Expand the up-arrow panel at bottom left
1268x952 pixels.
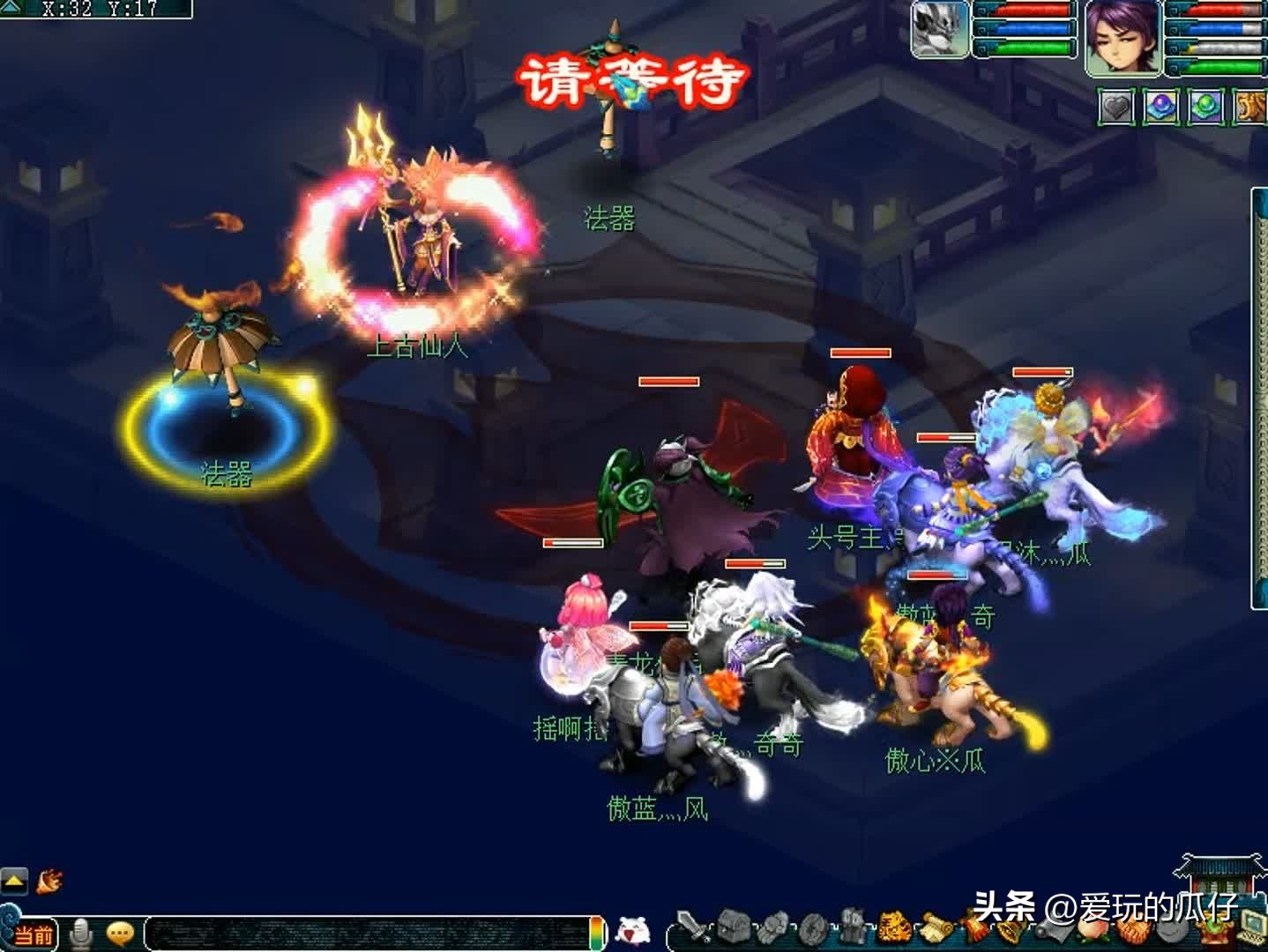point(12,878)
